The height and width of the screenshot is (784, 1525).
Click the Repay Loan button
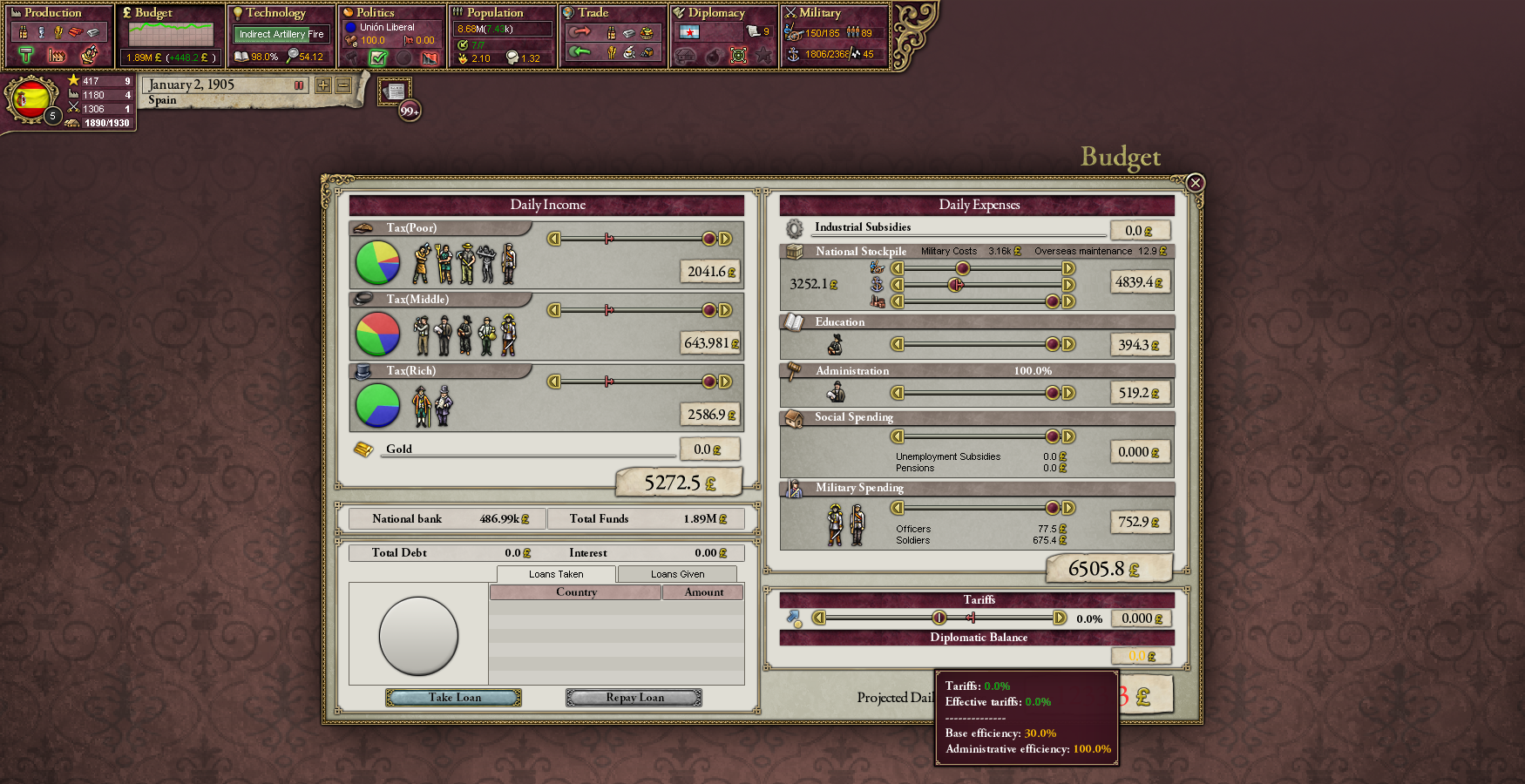pyautogui.click(x=634, y=698)
